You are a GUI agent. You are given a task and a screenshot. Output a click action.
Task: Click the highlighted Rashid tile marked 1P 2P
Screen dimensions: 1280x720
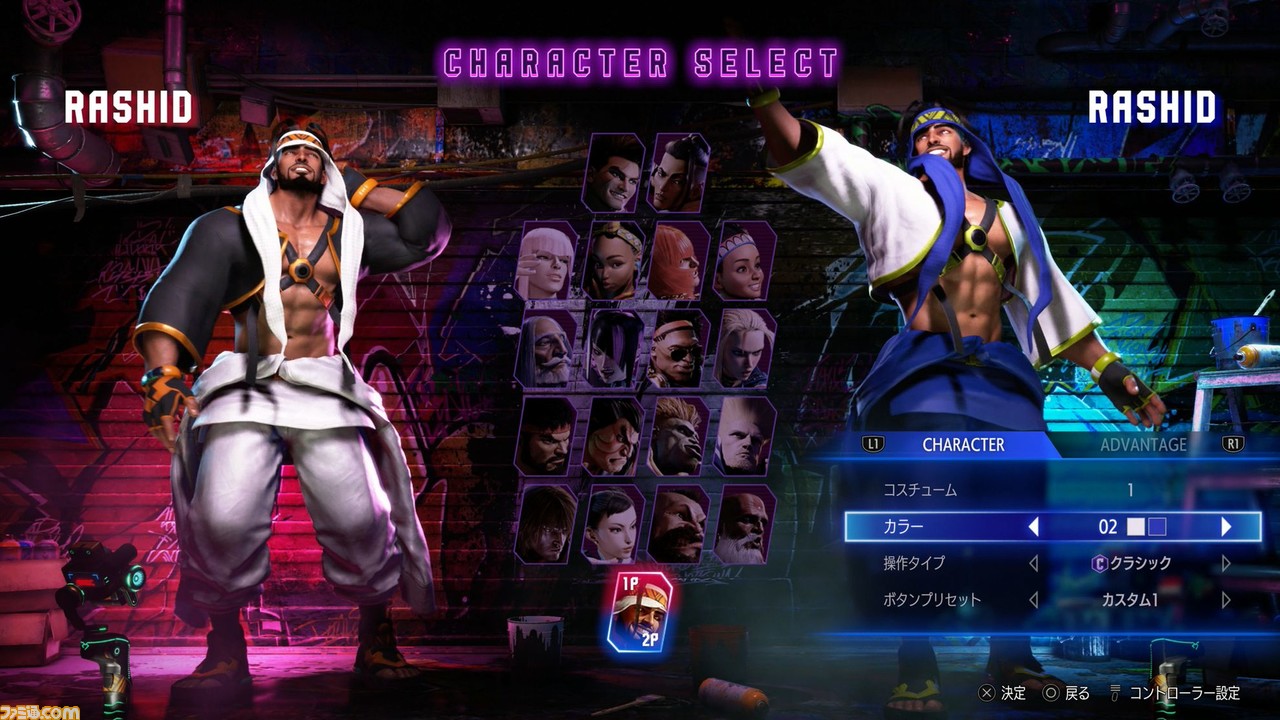(x=640, y=612)
